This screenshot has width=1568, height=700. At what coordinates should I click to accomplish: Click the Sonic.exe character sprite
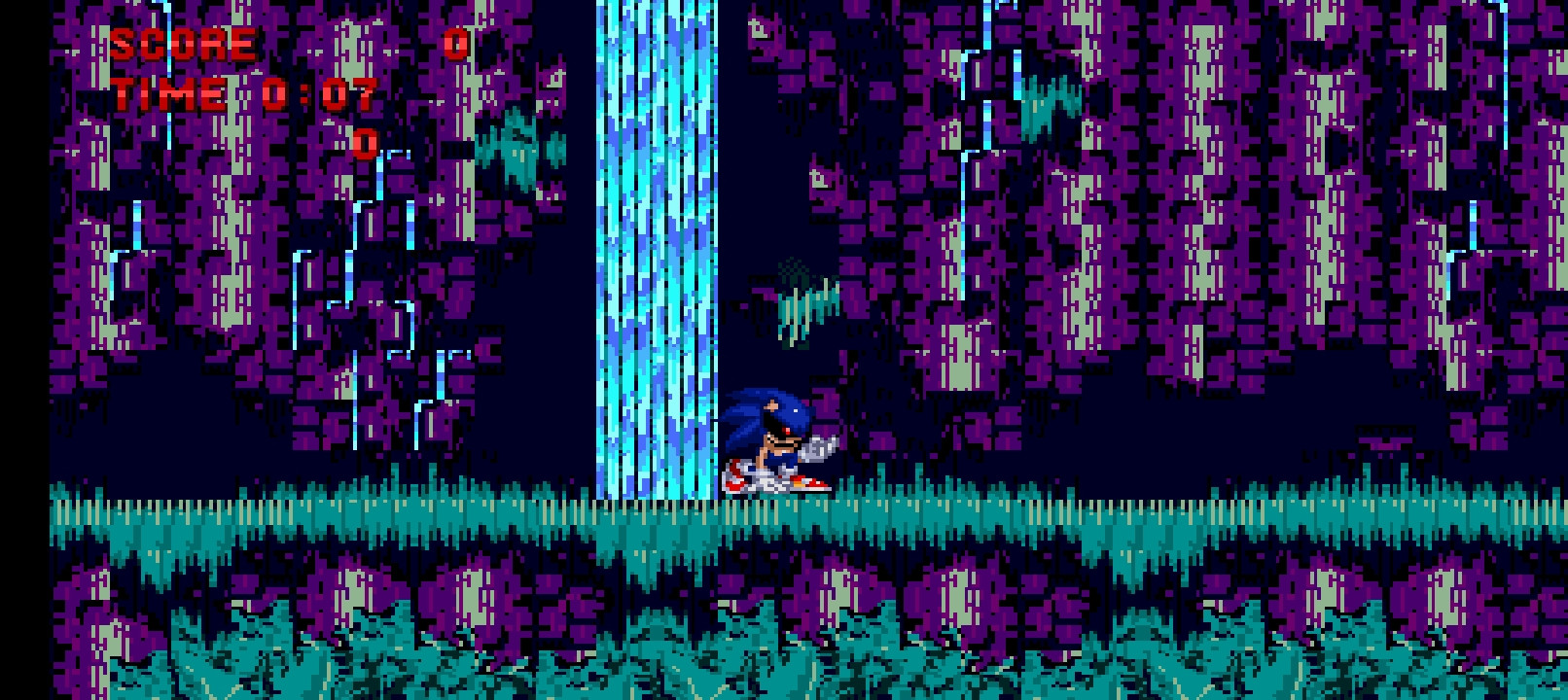pos(778,437)
